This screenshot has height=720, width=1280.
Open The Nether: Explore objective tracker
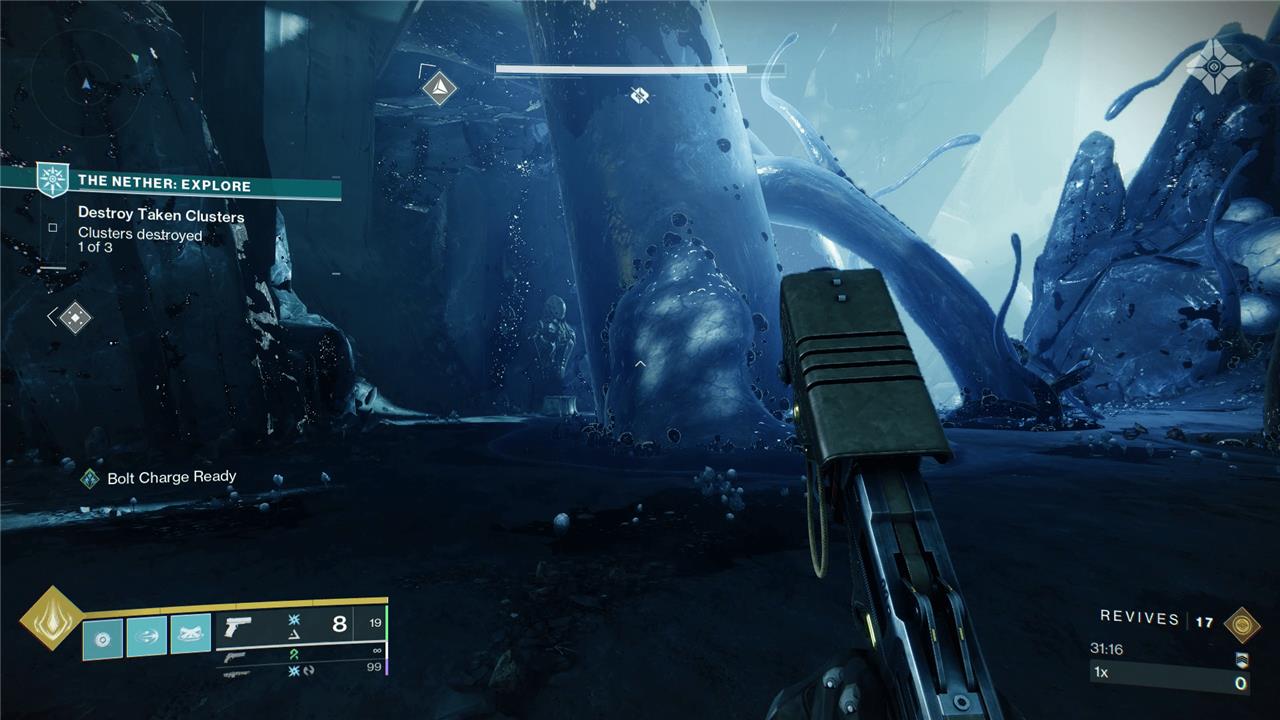tap(165, 185)
